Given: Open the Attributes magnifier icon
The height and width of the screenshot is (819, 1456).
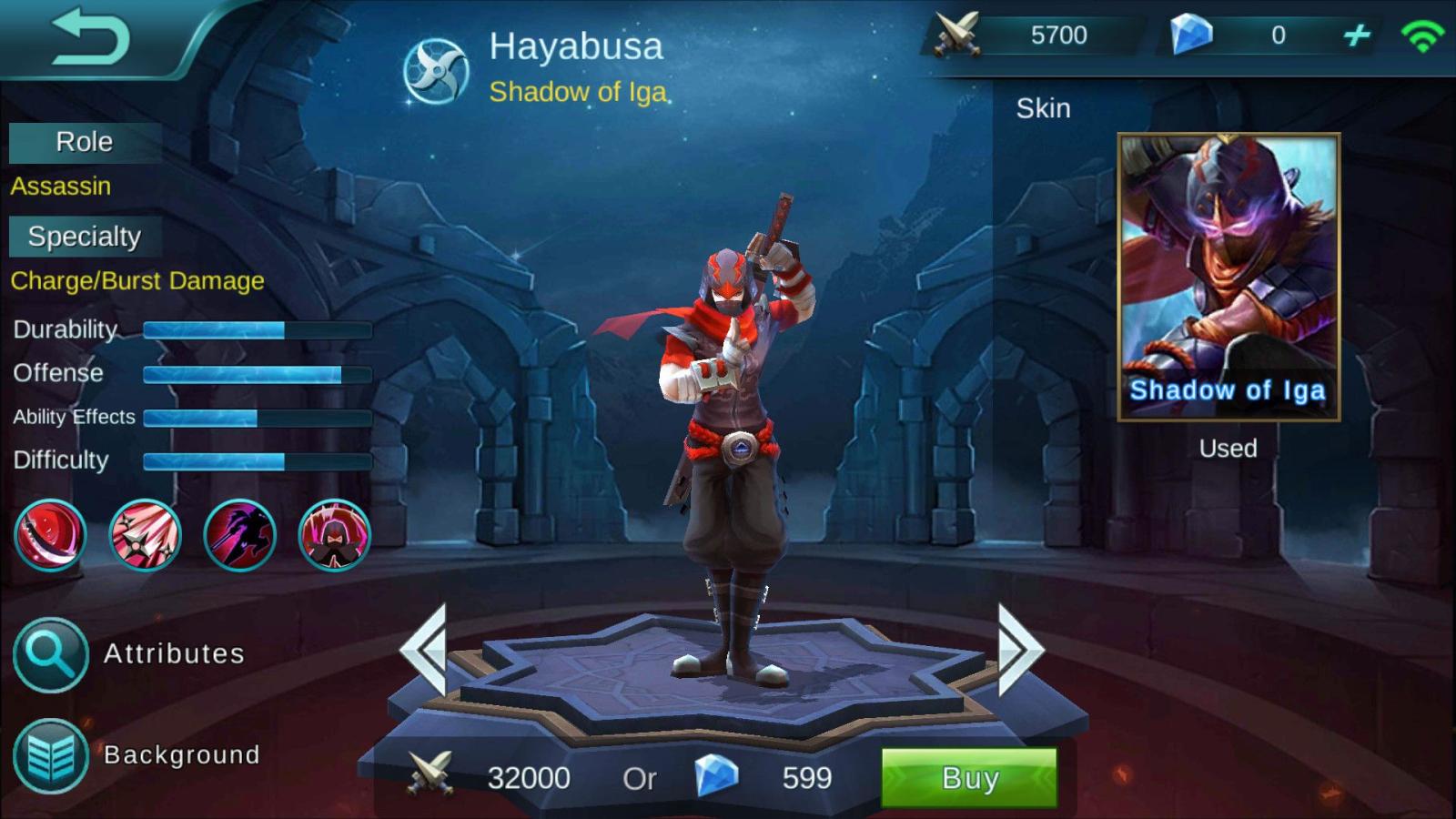Looking at the screenshot, I should [x=52, y=653].
